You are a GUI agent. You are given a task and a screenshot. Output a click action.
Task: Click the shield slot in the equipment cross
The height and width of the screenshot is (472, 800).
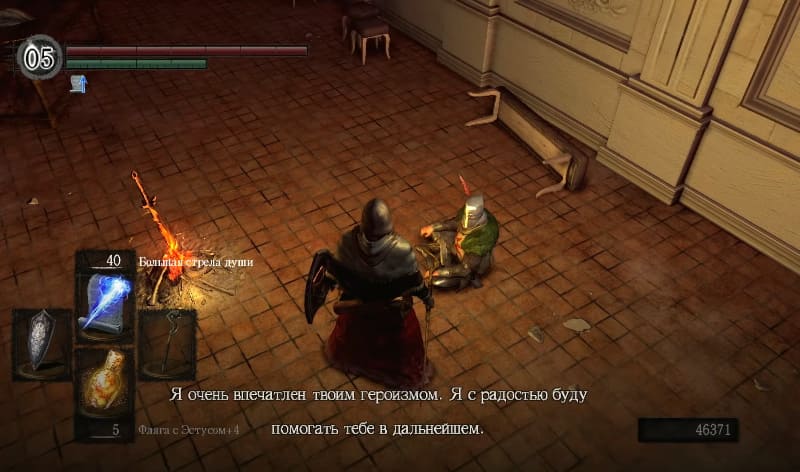41,344
